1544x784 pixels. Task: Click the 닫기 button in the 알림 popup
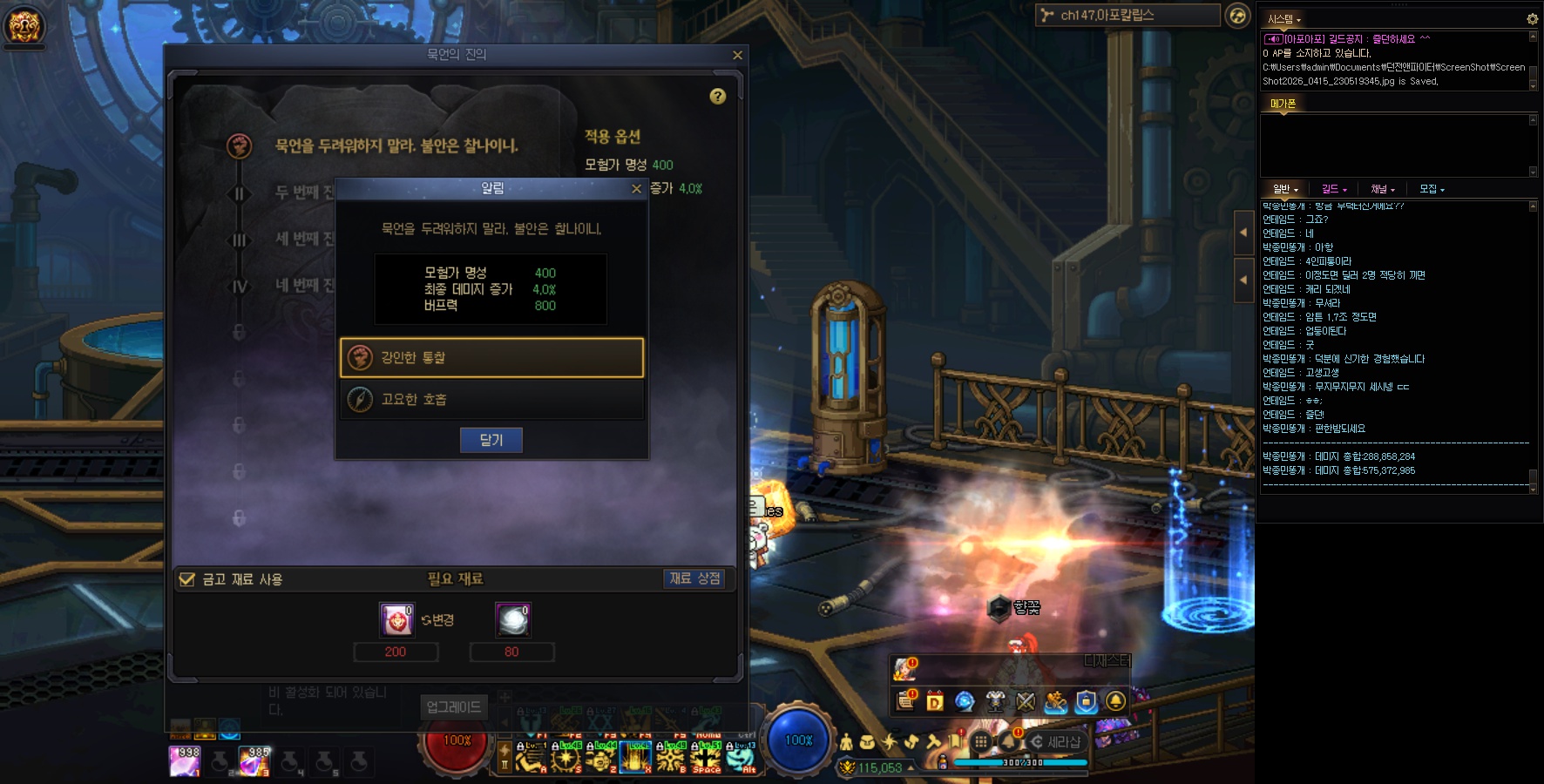pyautogui.click(x=491, y=440)
